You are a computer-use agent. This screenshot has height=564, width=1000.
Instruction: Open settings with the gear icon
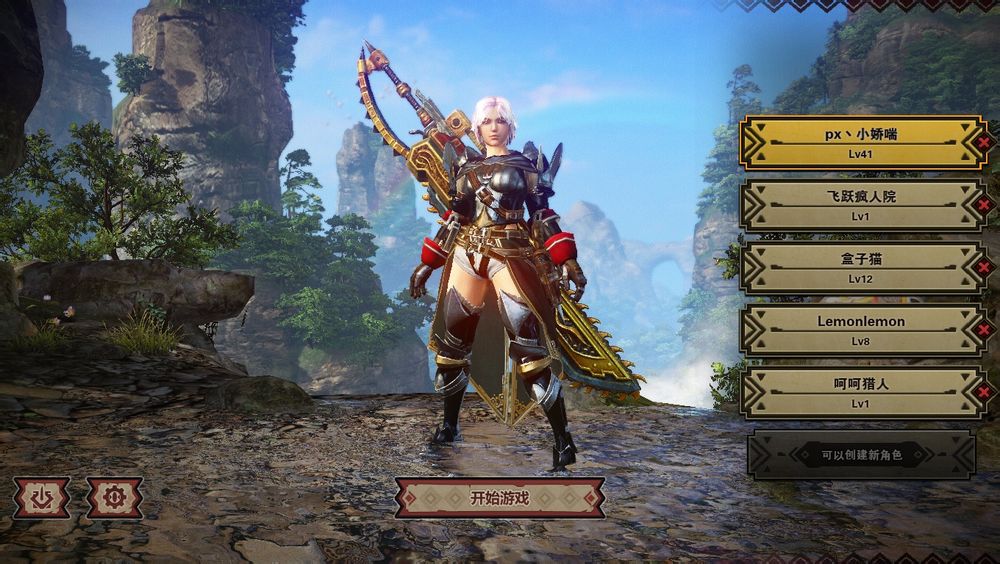coord(114,497)
